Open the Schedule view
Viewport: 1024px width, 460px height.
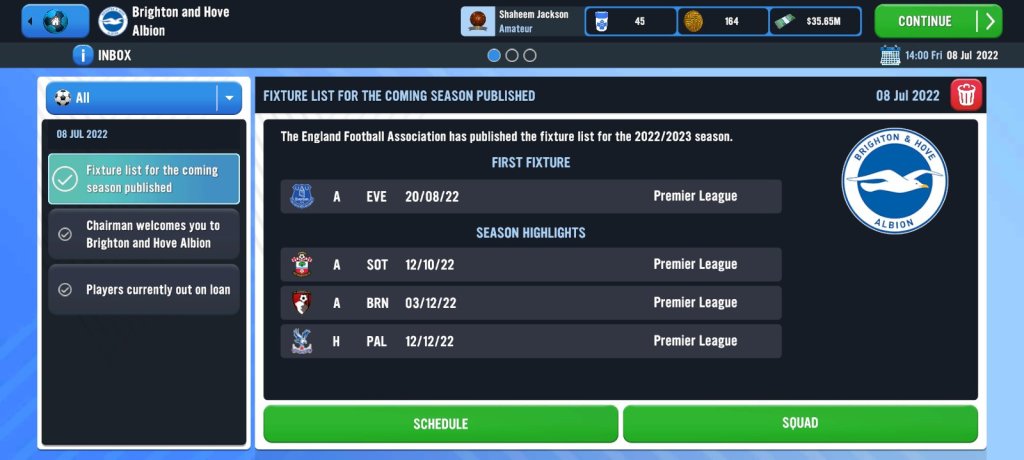coord(440,424)
